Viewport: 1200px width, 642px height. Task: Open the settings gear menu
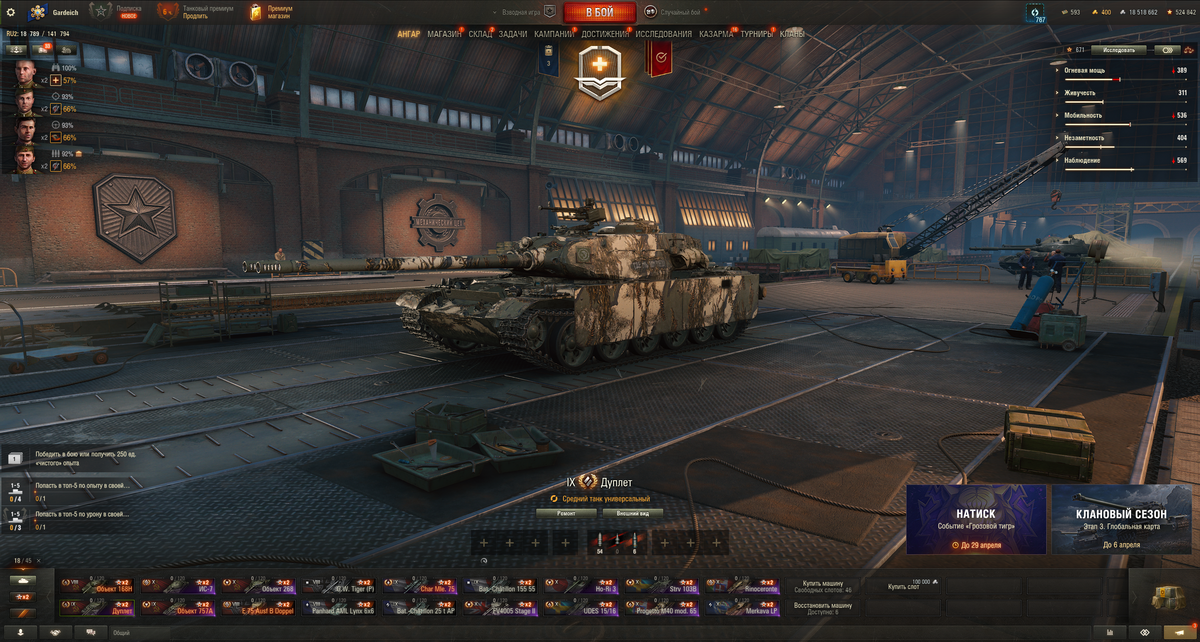[x=11, y=12]
